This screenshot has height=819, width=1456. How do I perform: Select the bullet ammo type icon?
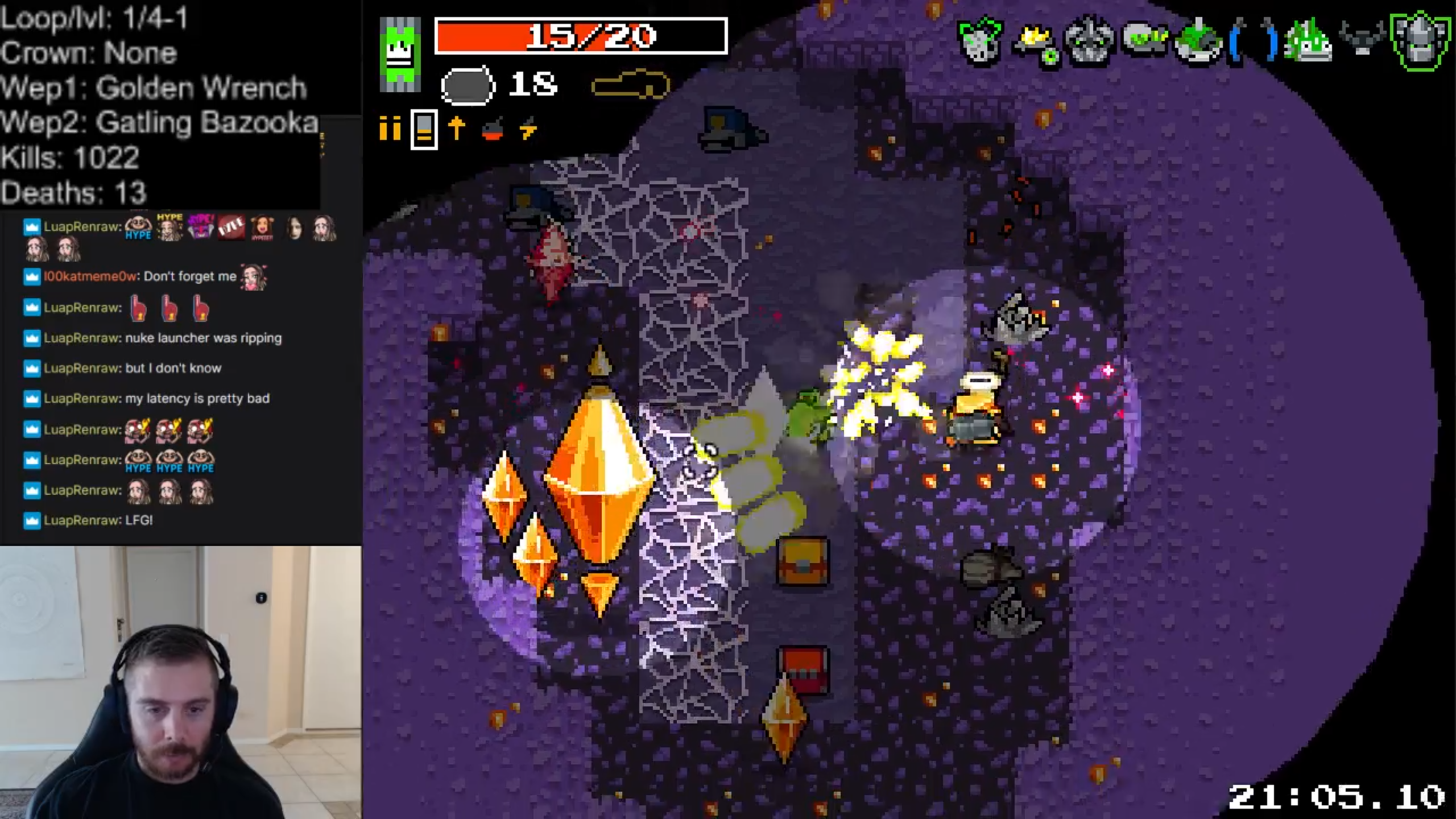pyautogui.click(x=390, y=129)
